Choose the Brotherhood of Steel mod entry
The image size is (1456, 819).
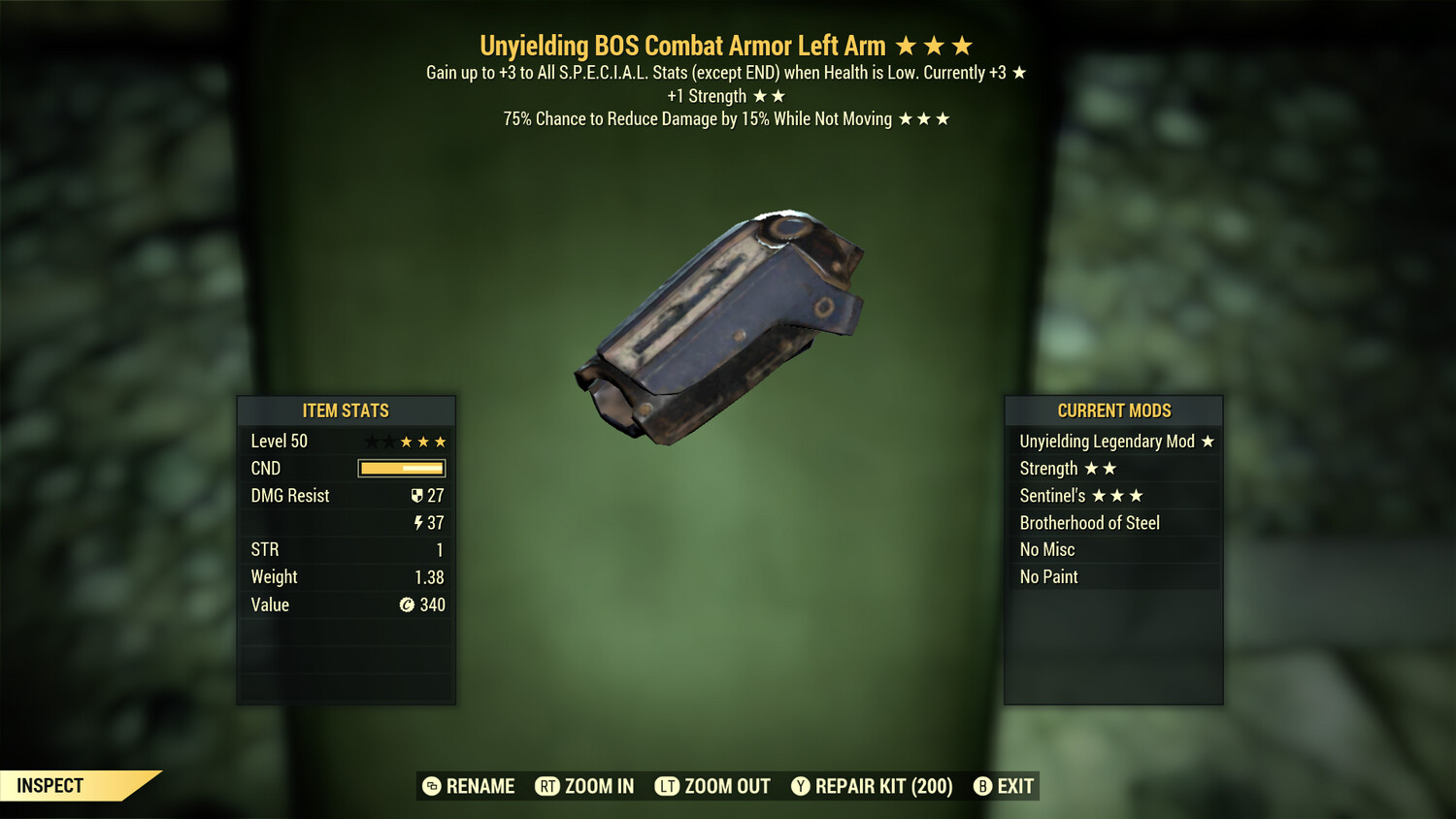1113,523
